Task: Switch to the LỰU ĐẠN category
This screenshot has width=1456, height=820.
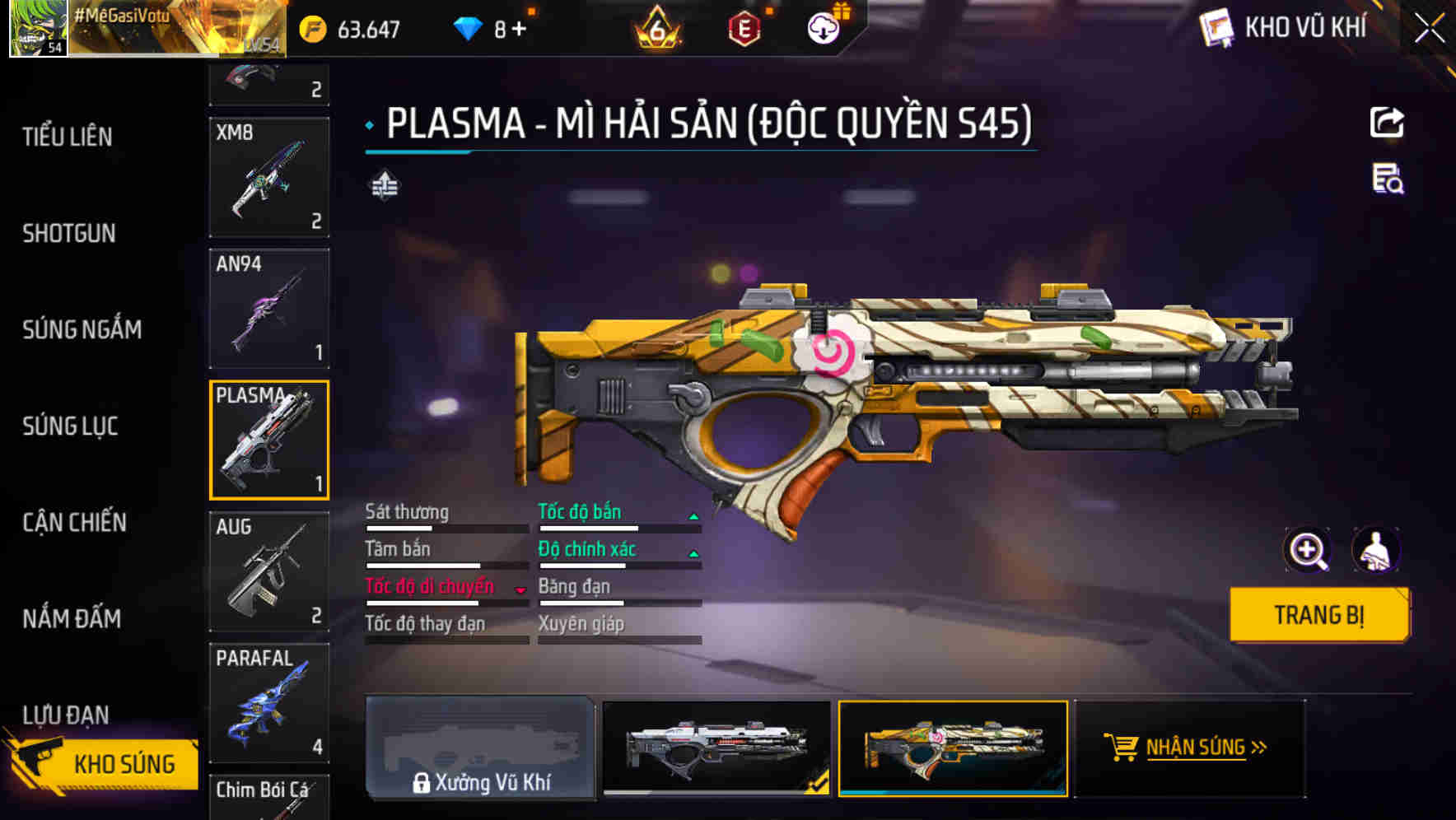Action: [x=66, y=715]
